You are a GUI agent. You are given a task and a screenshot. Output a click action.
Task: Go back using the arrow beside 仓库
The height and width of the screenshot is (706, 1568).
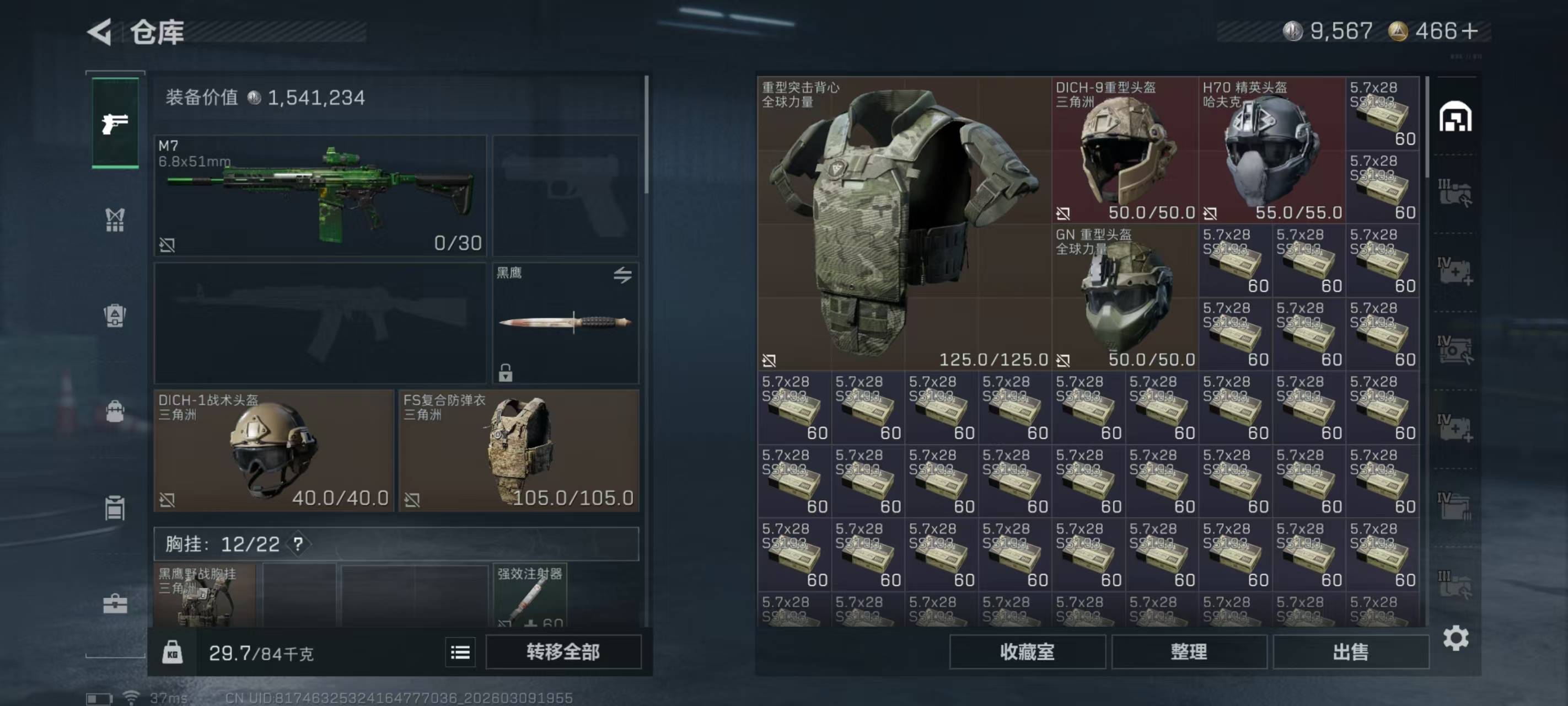tap(100, 31)
